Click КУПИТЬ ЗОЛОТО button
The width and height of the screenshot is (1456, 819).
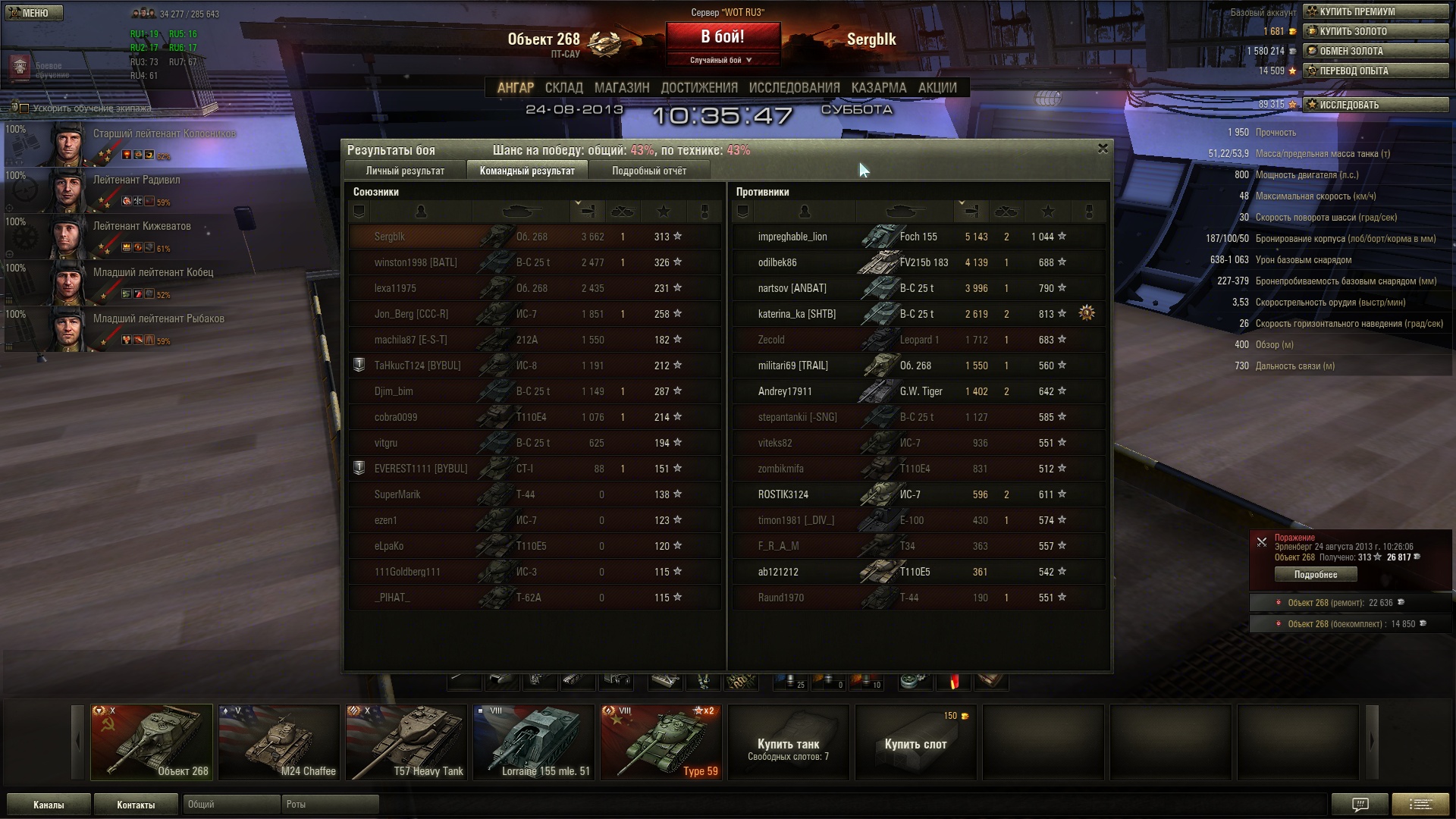1375,31
